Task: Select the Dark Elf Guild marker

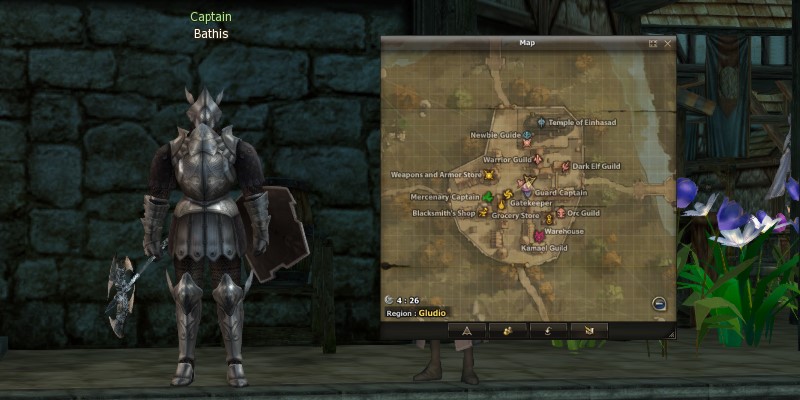Action: pos(566,166)
